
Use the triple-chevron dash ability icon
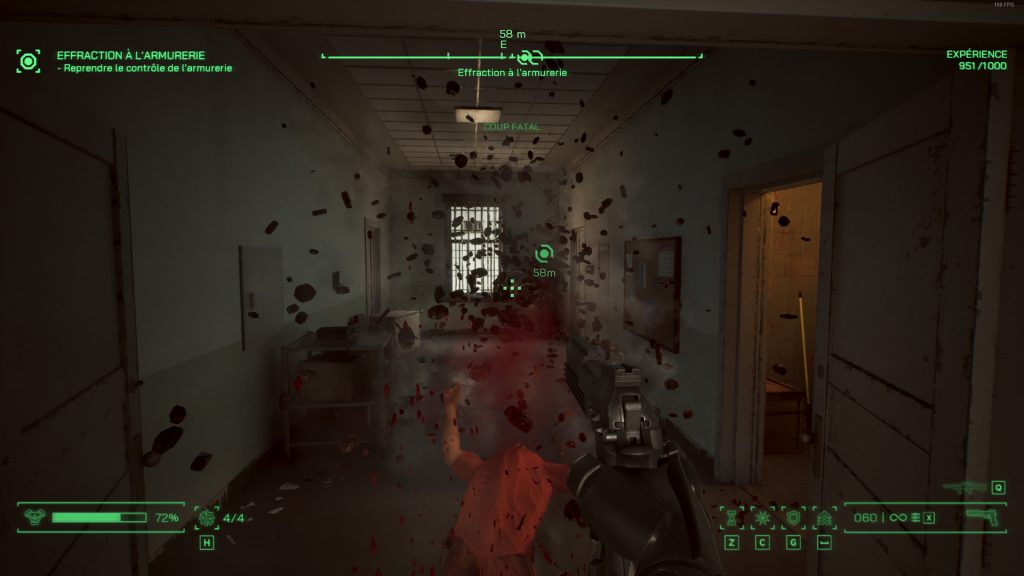(824, 518)
